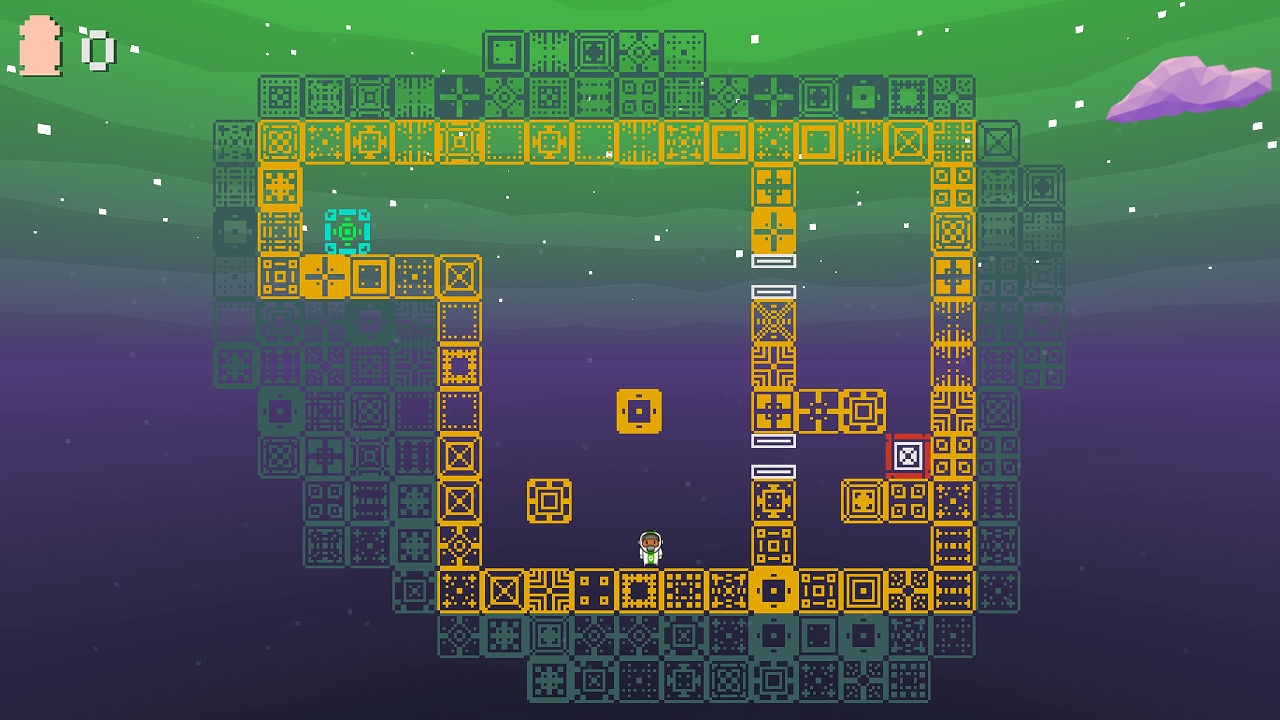Click the floating golden block above the astronaut
The image size is (1280, 720).
click(640, 412)
